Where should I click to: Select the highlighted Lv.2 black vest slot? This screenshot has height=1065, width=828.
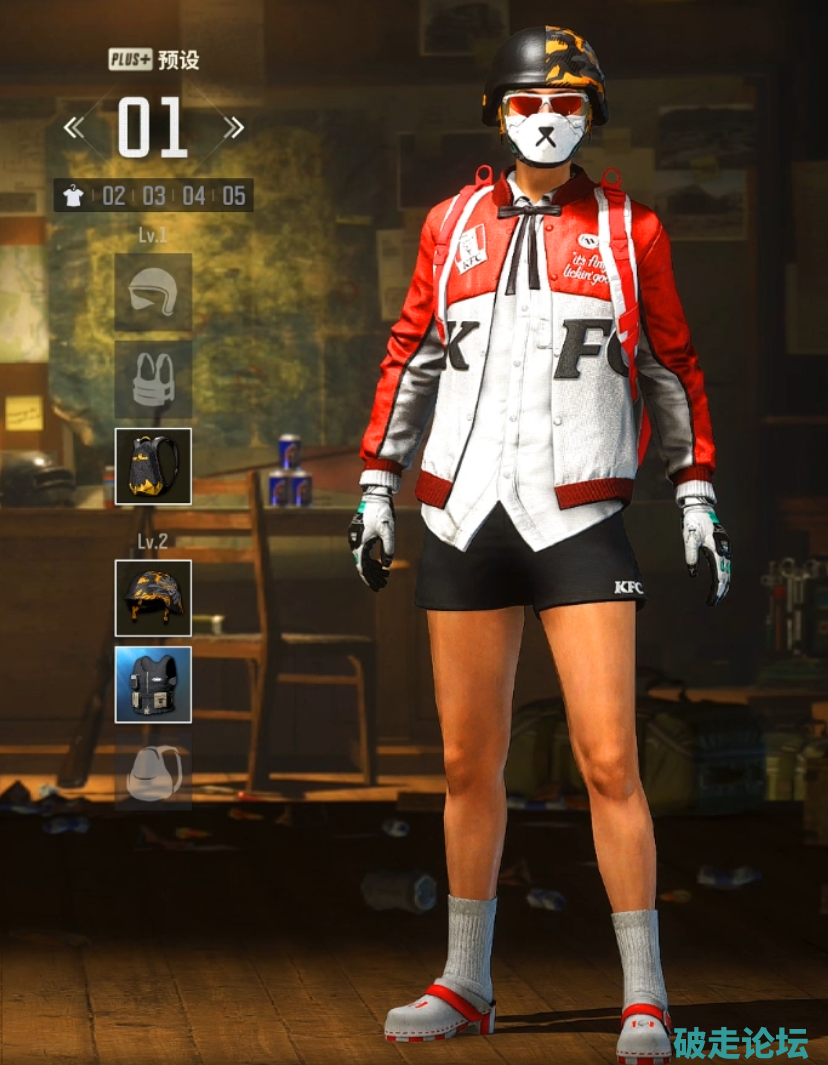click(x=153, y=684)
